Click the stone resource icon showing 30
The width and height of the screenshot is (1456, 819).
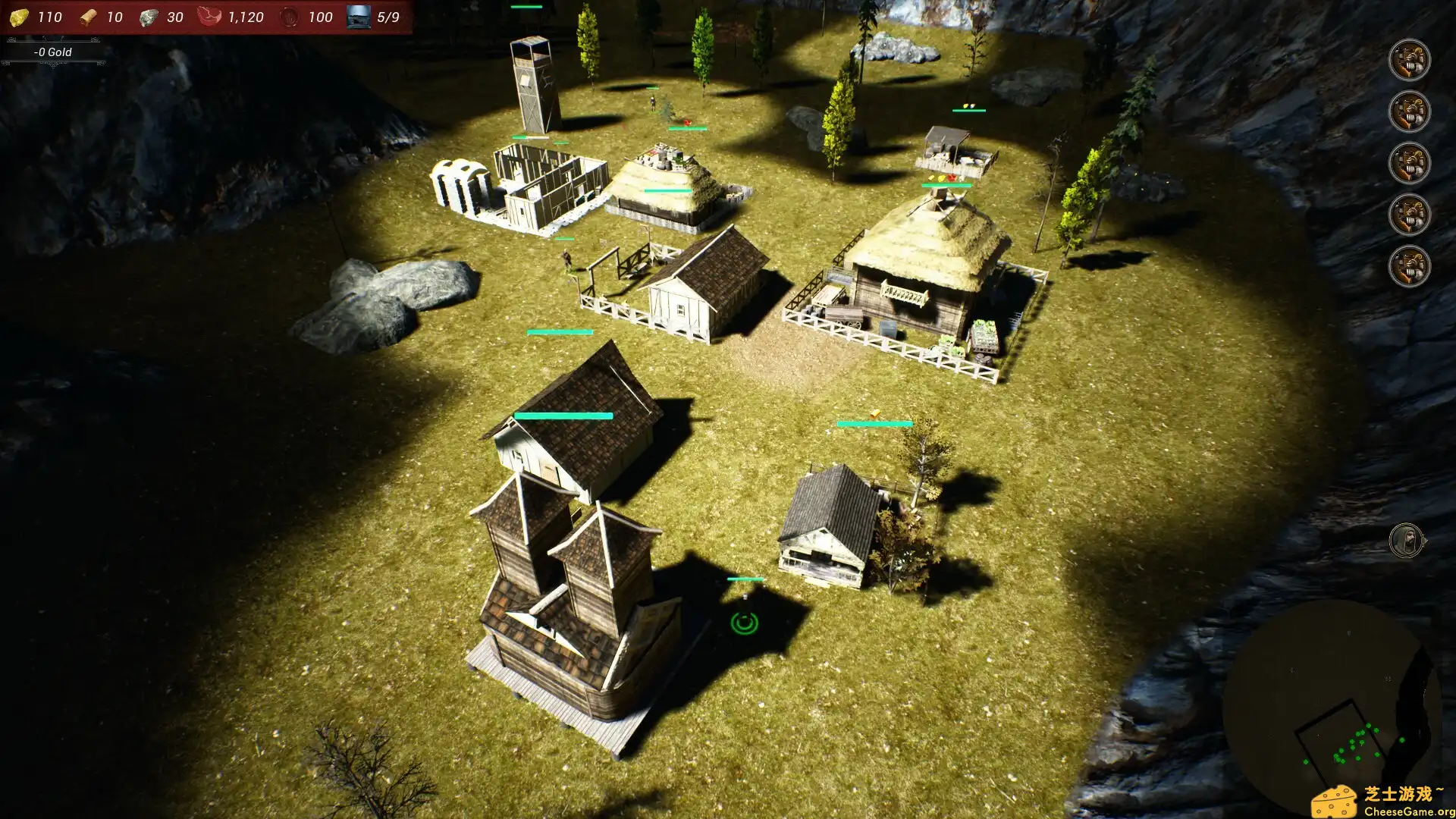click(149, 17)
